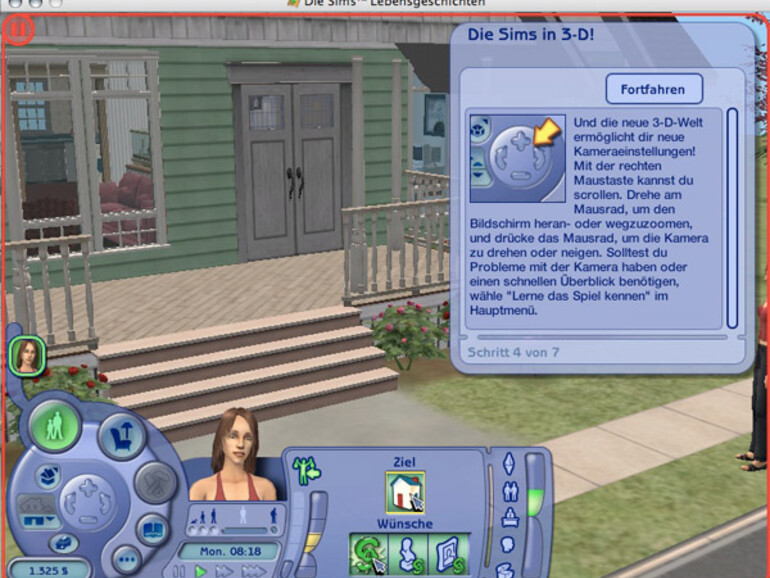The image size is (770, 578).
Task: Open the story mode book button
Action: point(151,529)
